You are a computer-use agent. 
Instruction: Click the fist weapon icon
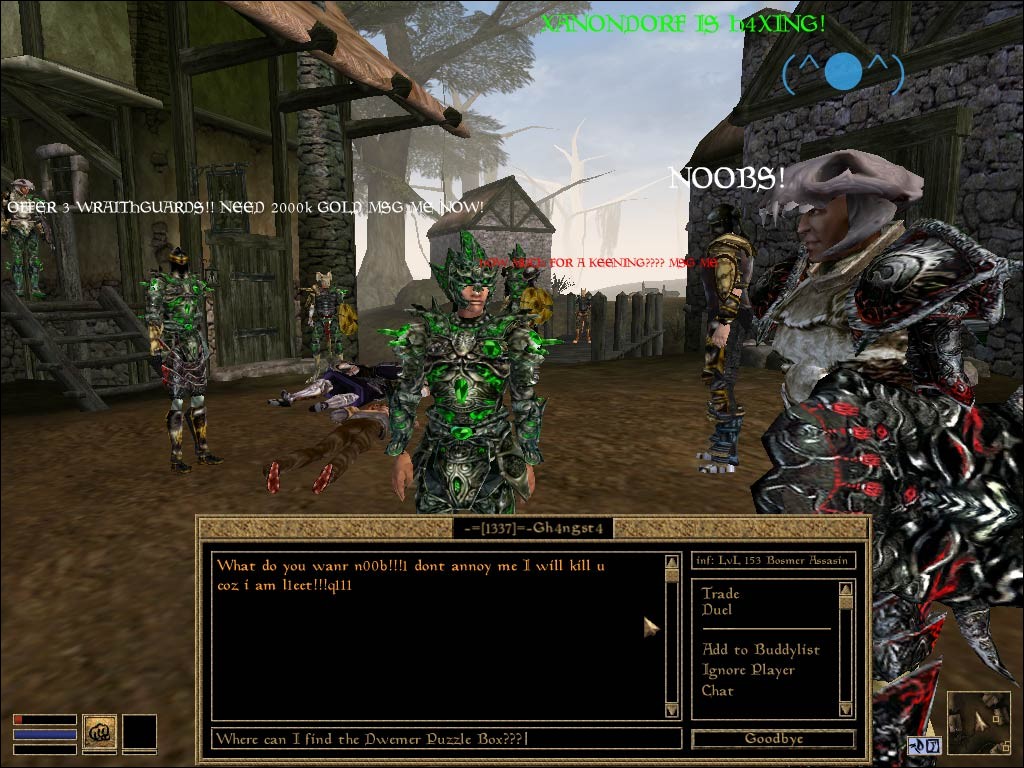tap(99, 732)
